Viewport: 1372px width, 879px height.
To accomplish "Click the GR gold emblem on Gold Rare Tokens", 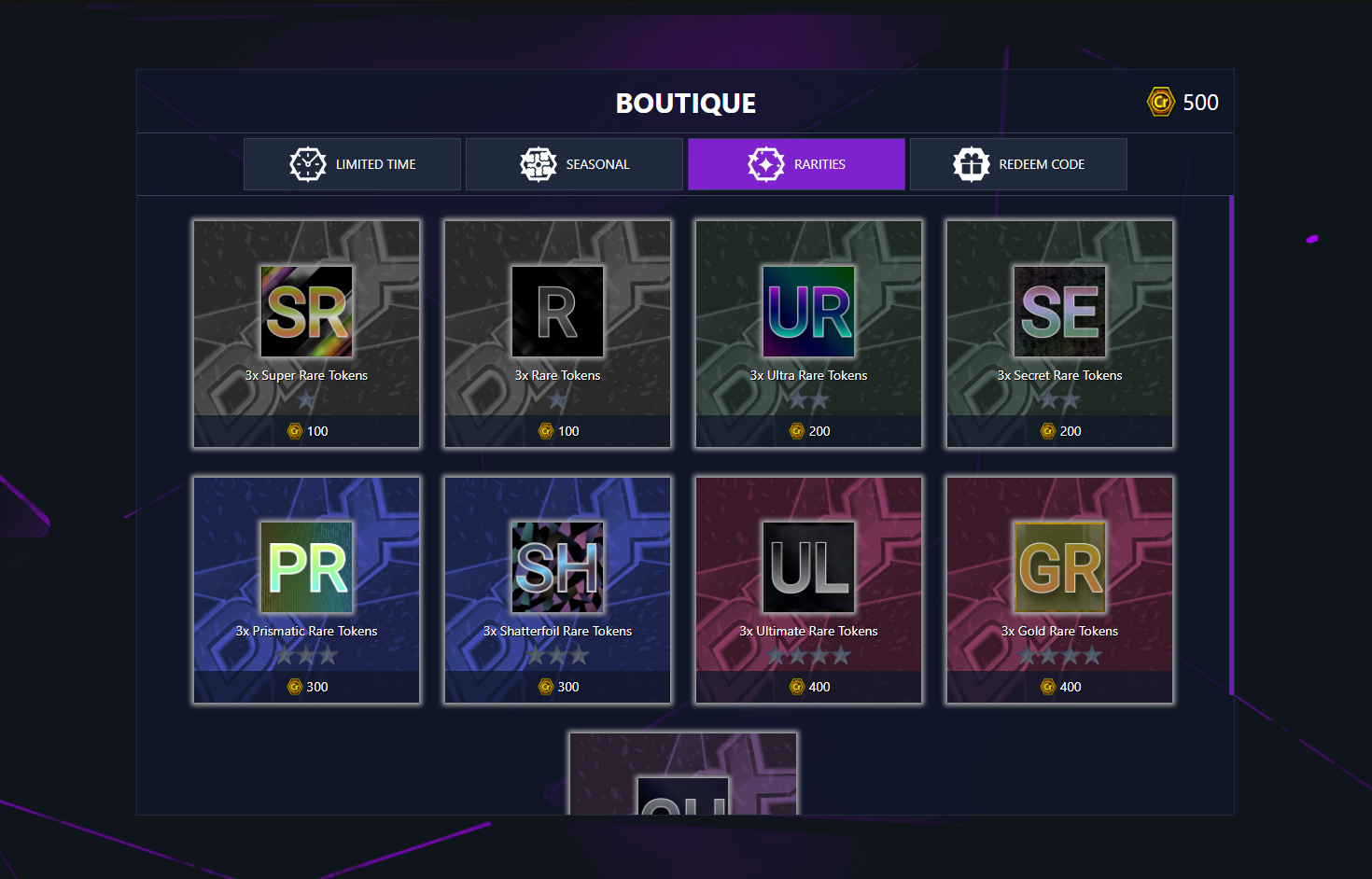I will click(x=1059, y=566).
